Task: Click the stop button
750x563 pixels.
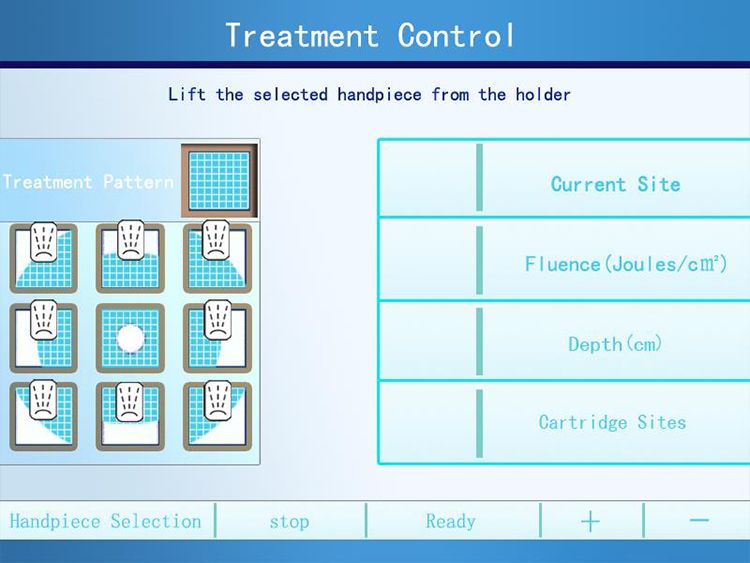Action: pyautogui.click(x=289, y=521)
